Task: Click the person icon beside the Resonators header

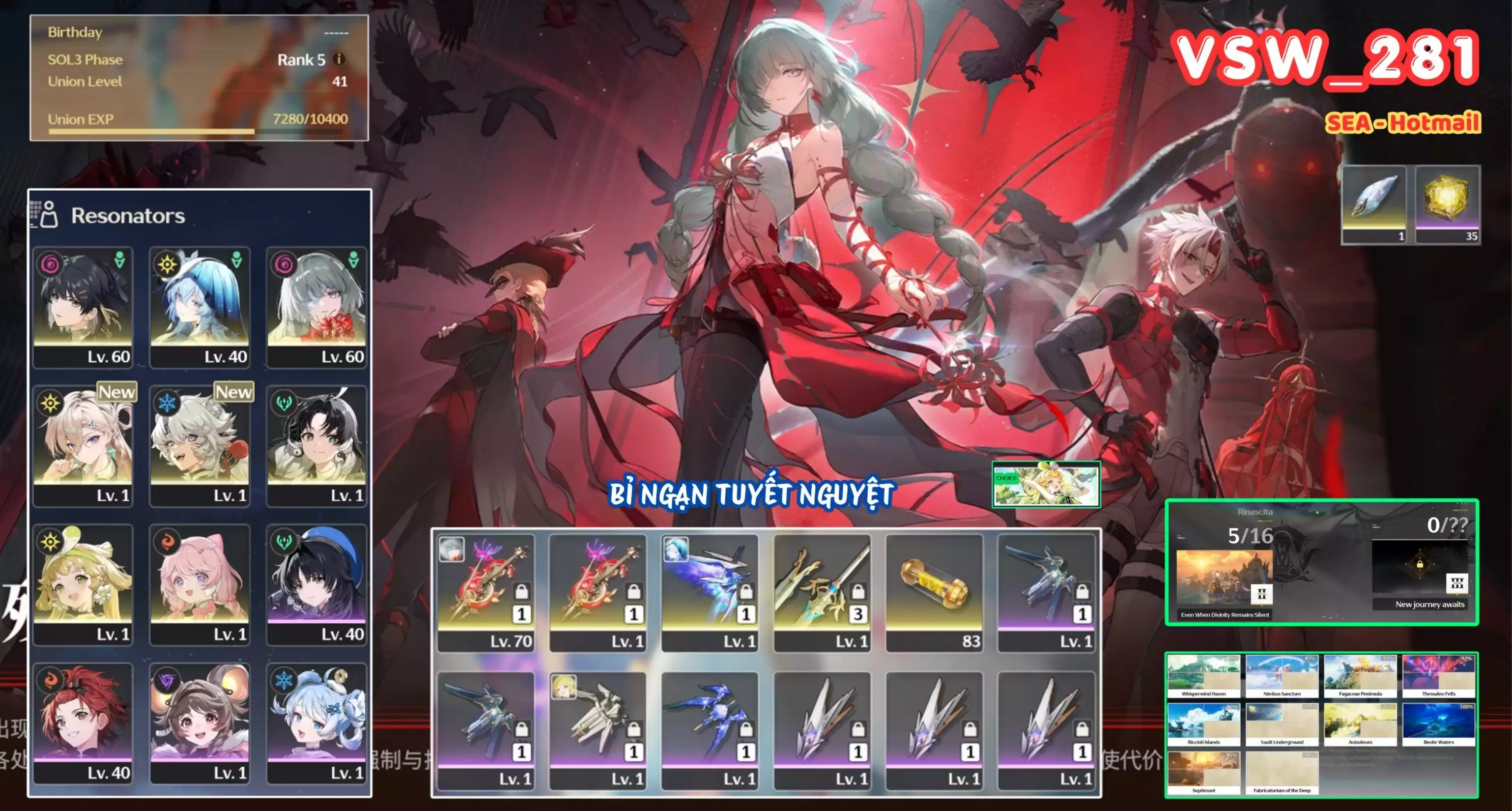Action: (51, 215)
